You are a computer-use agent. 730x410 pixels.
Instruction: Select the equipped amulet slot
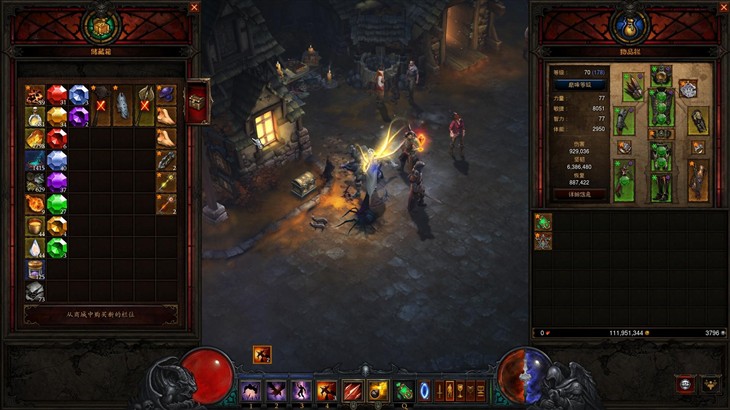point(687,88)
